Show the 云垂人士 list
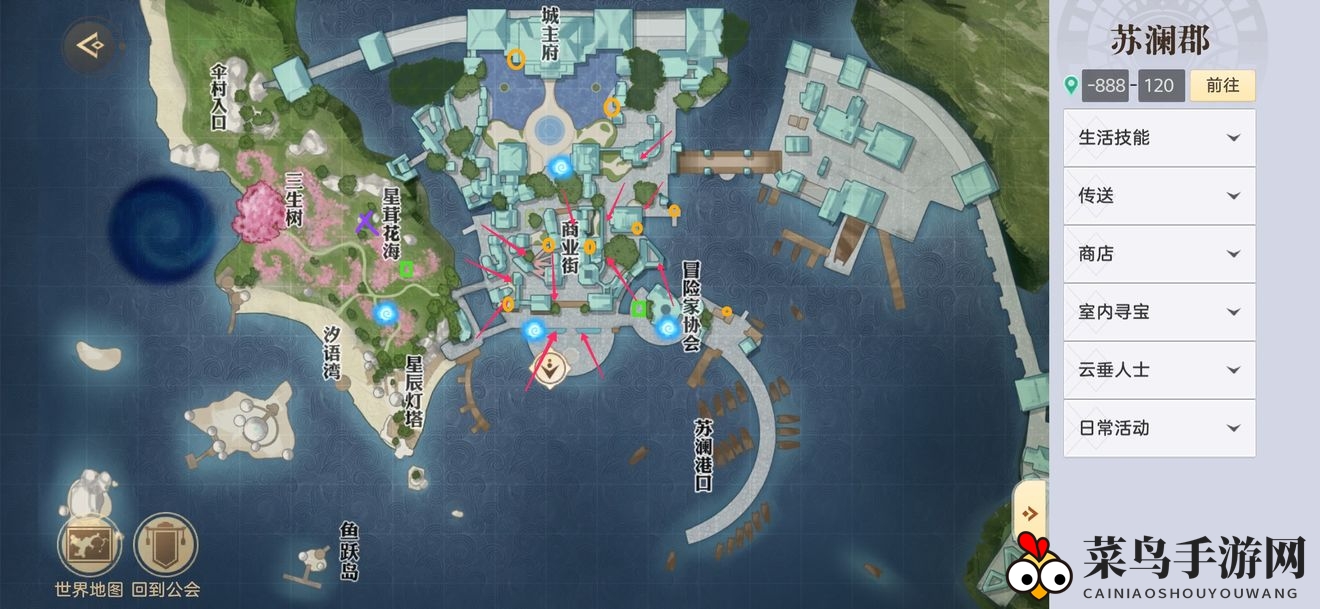The width and height of the screenshot is (1320, 609). point(1159,370)
